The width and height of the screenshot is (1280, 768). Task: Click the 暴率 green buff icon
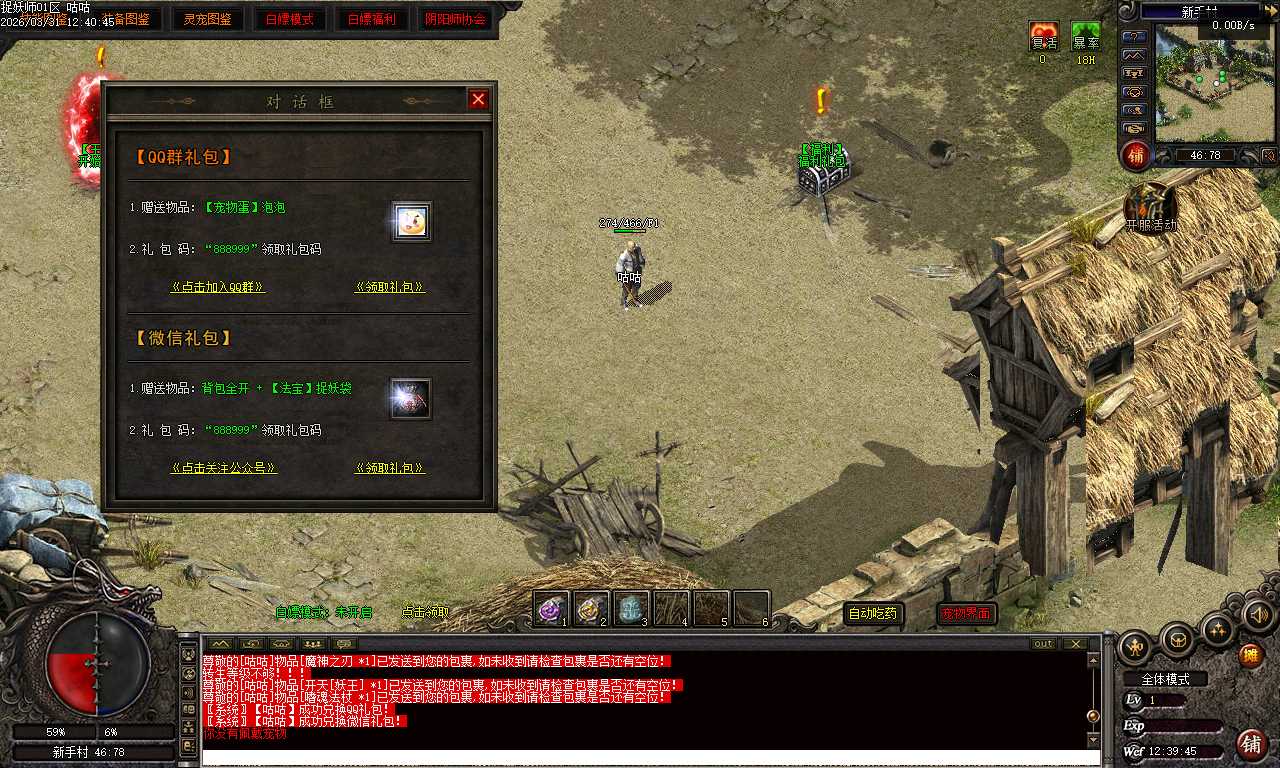(x=1085, y=37)
